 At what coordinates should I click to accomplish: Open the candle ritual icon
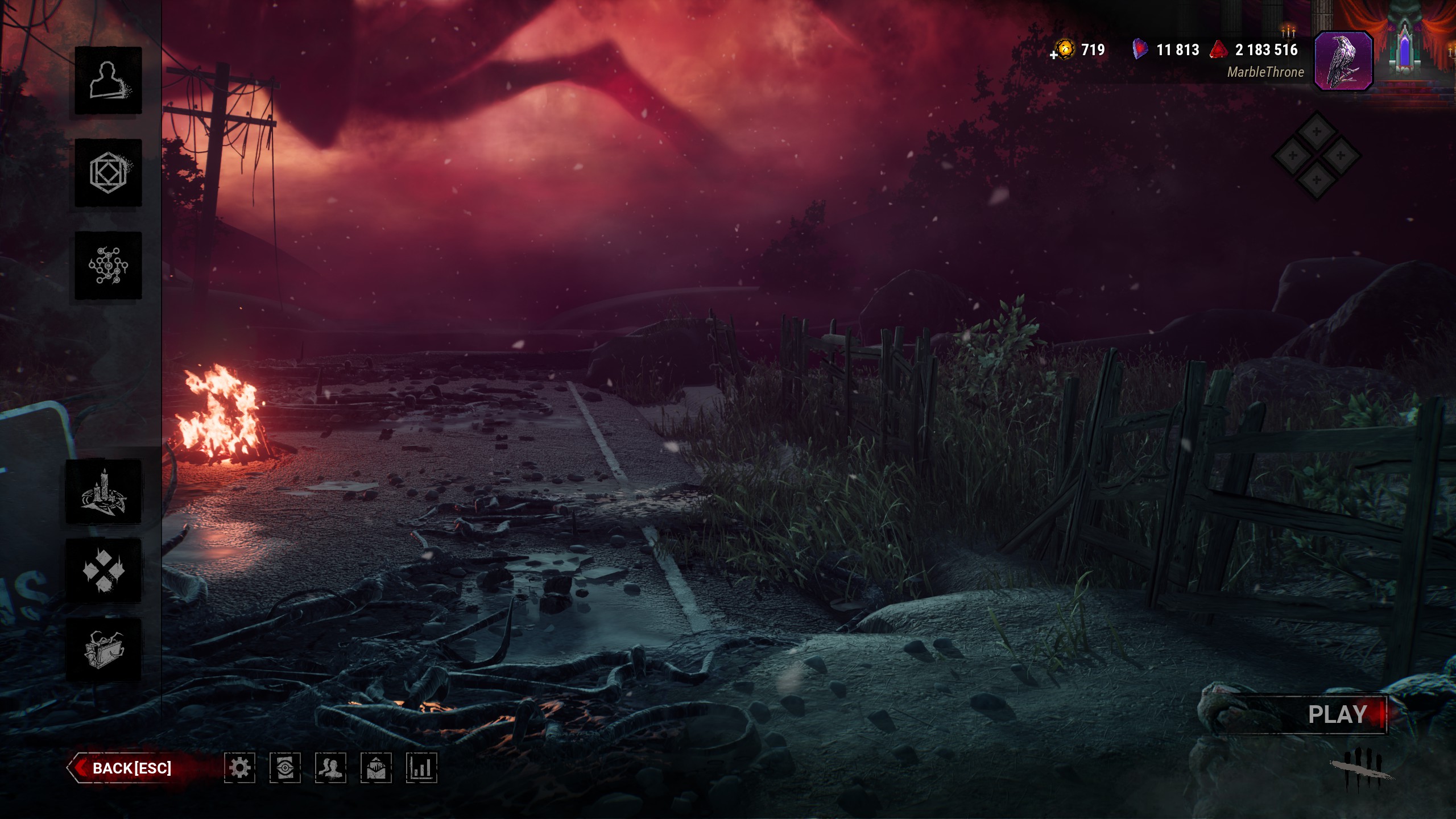104,492
